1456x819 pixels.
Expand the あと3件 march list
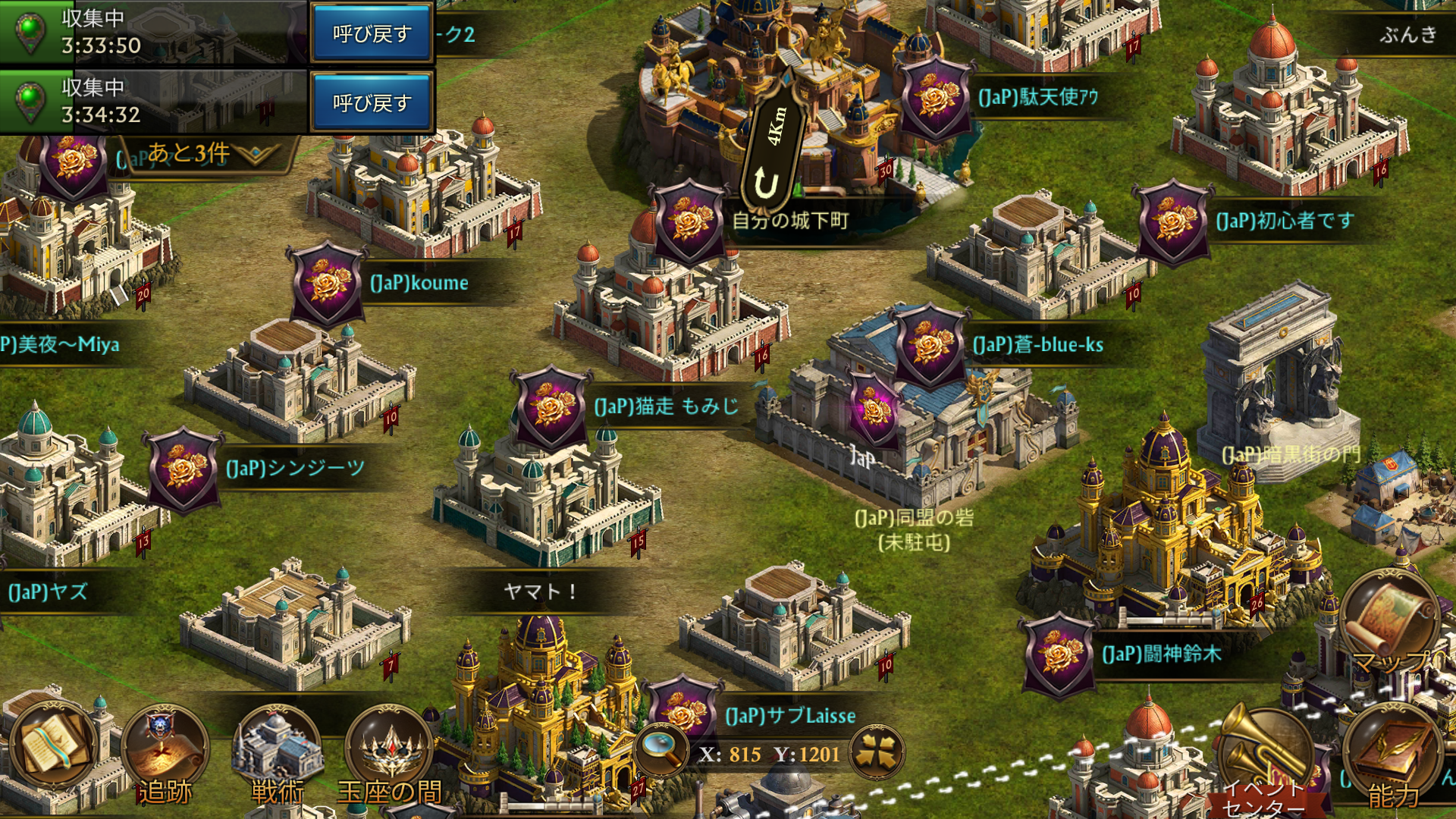click(x=203, y=154)
